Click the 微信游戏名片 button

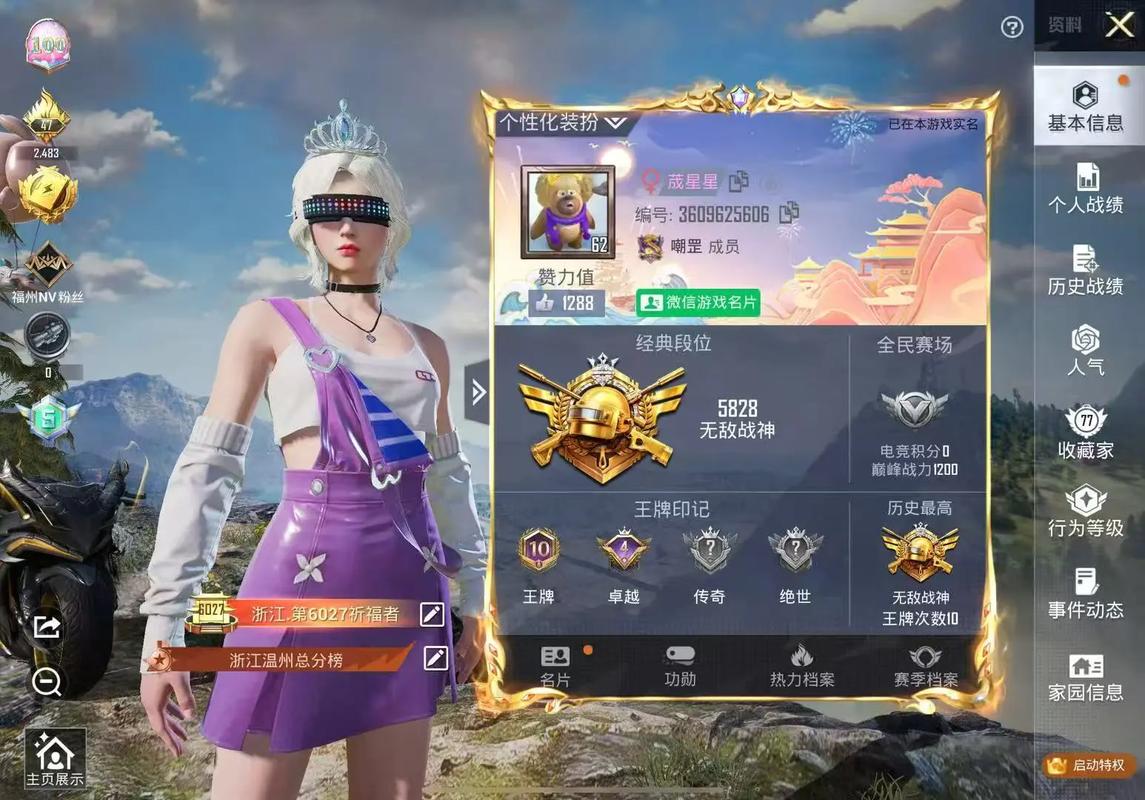tap(699, 302)
